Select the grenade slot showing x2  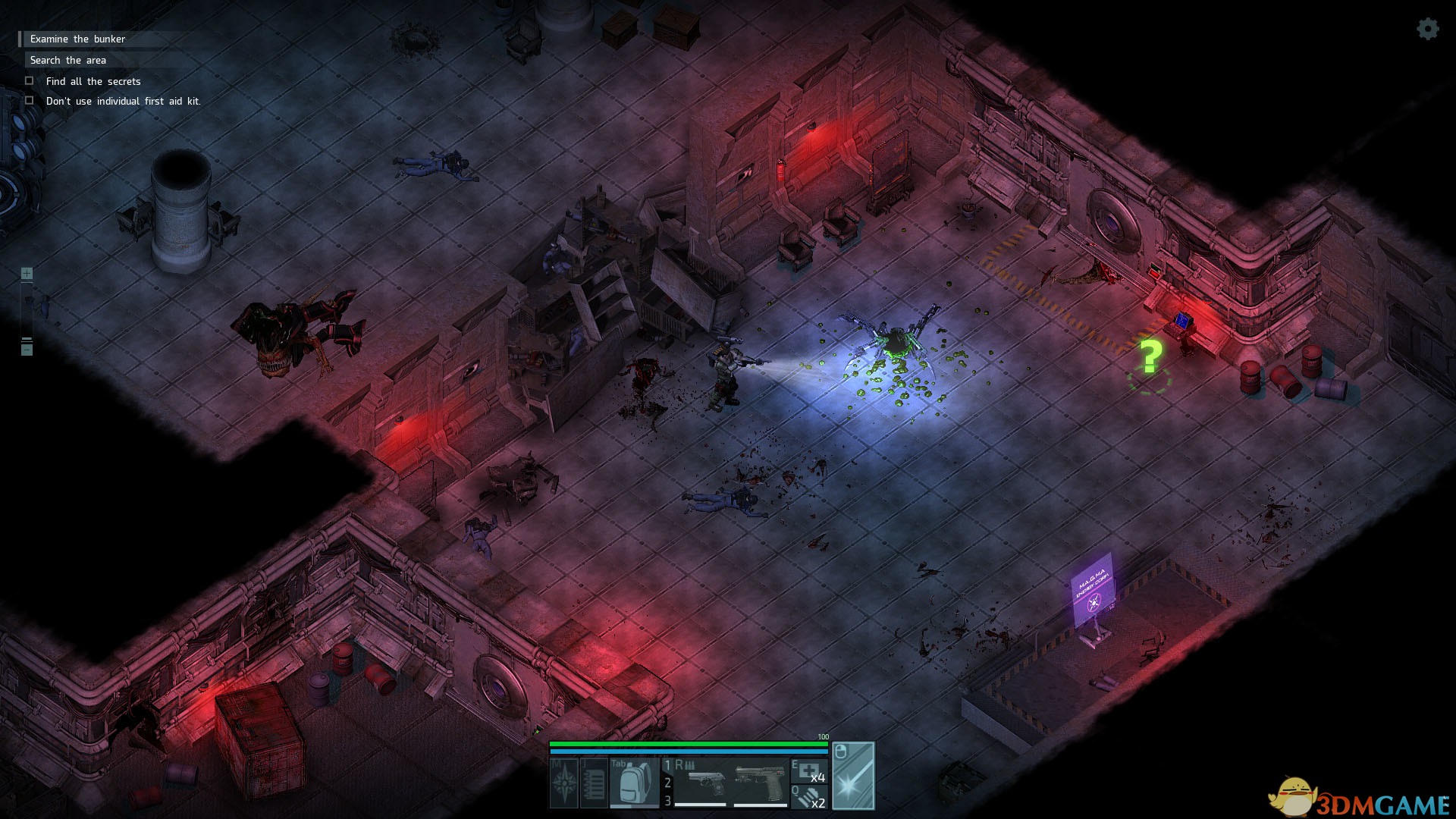[x=808, y=797]
